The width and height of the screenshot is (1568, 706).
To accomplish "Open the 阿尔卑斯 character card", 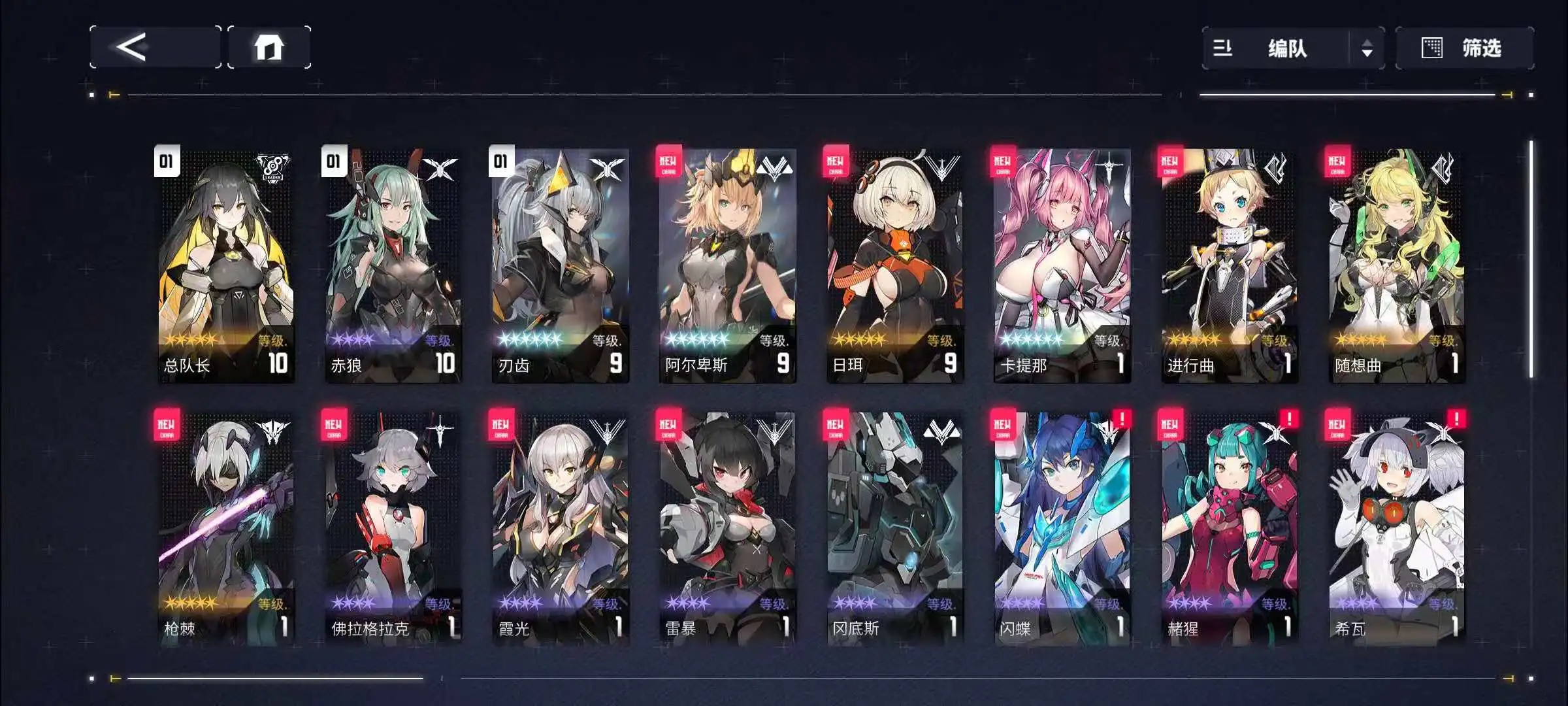I will 727,265.
